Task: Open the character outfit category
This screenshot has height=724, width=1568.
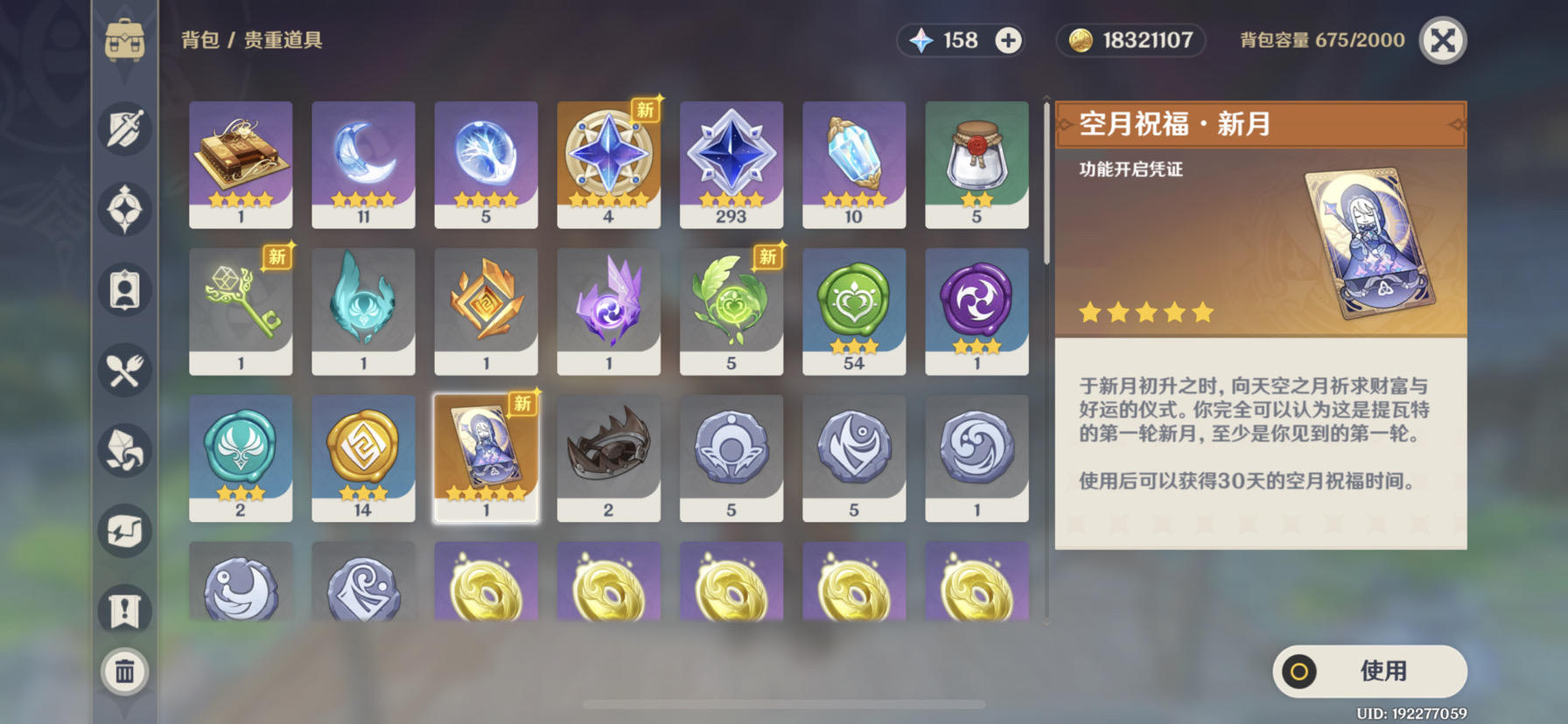Action: point(125,289)
